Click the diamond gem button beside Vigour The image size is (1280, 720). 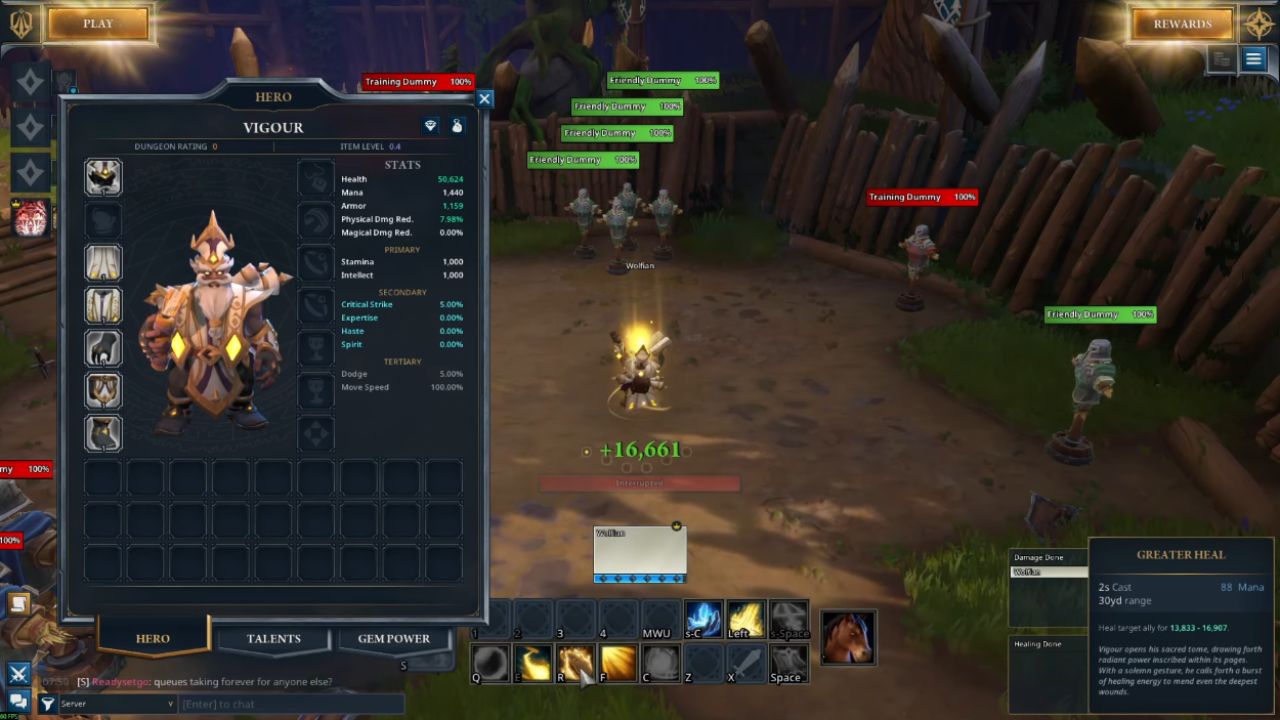click(x=430, y=126)
